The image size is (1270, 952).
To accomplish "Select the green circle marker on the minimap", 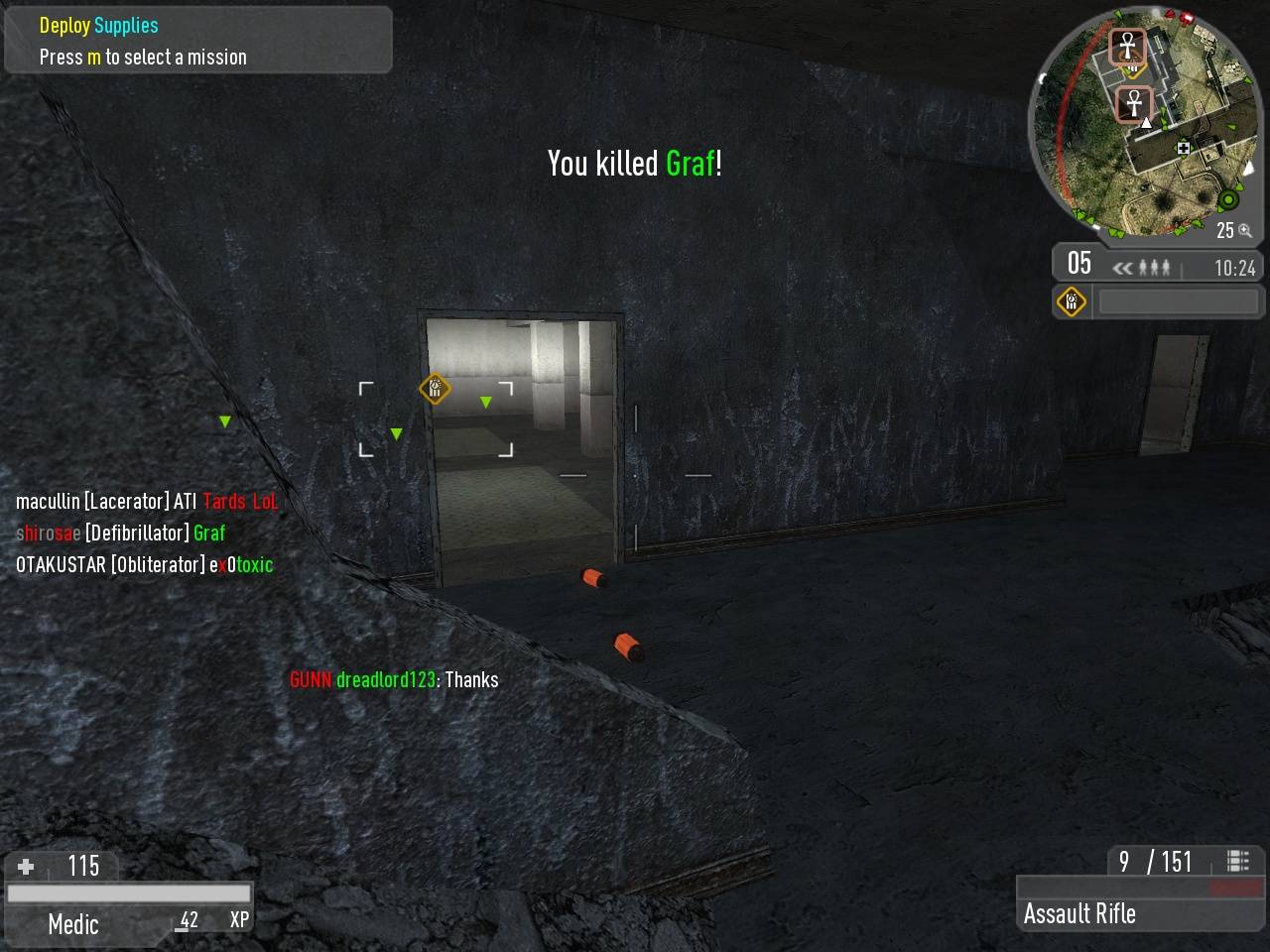I will pos(1228,200).
